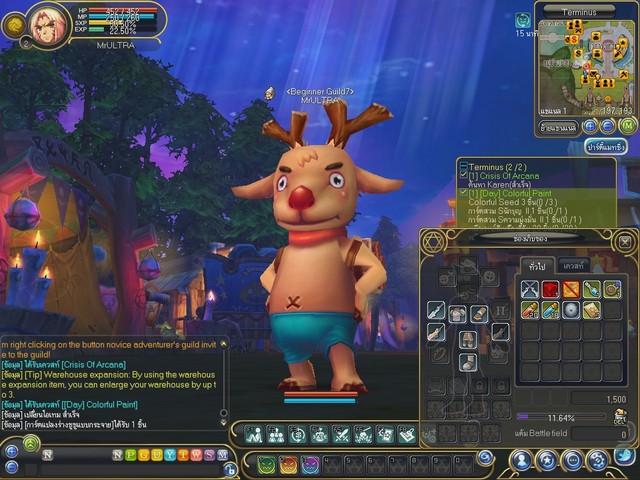Image resolution: width=640 pixels, height=480 pixels.
Task: Zoom in the minimap with plus button
Action: (590, 126)
